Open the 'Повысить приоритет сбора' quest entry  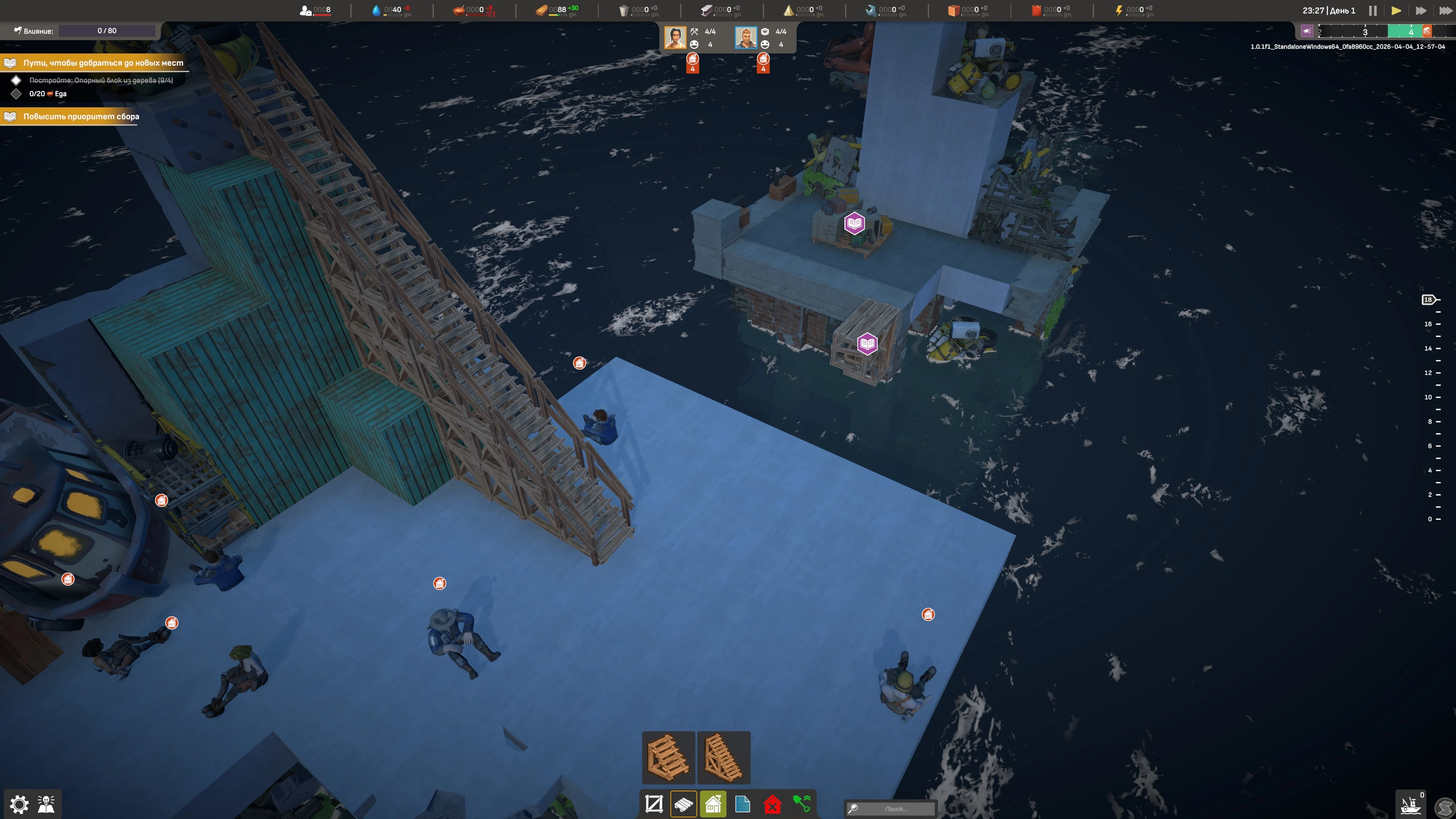[81, 116]
